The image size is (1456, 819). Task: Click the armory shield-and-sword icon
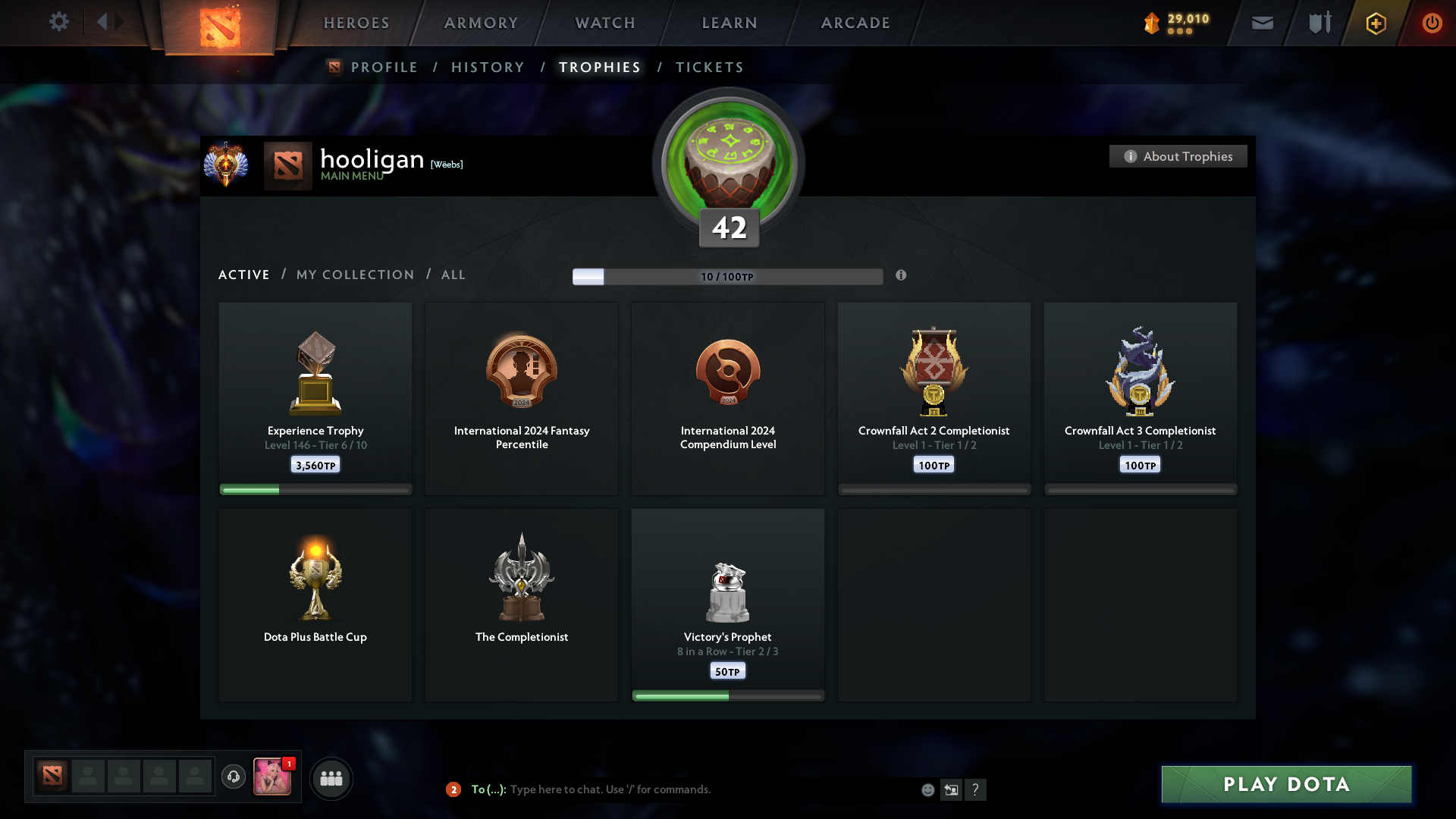tap(1318, 23)
